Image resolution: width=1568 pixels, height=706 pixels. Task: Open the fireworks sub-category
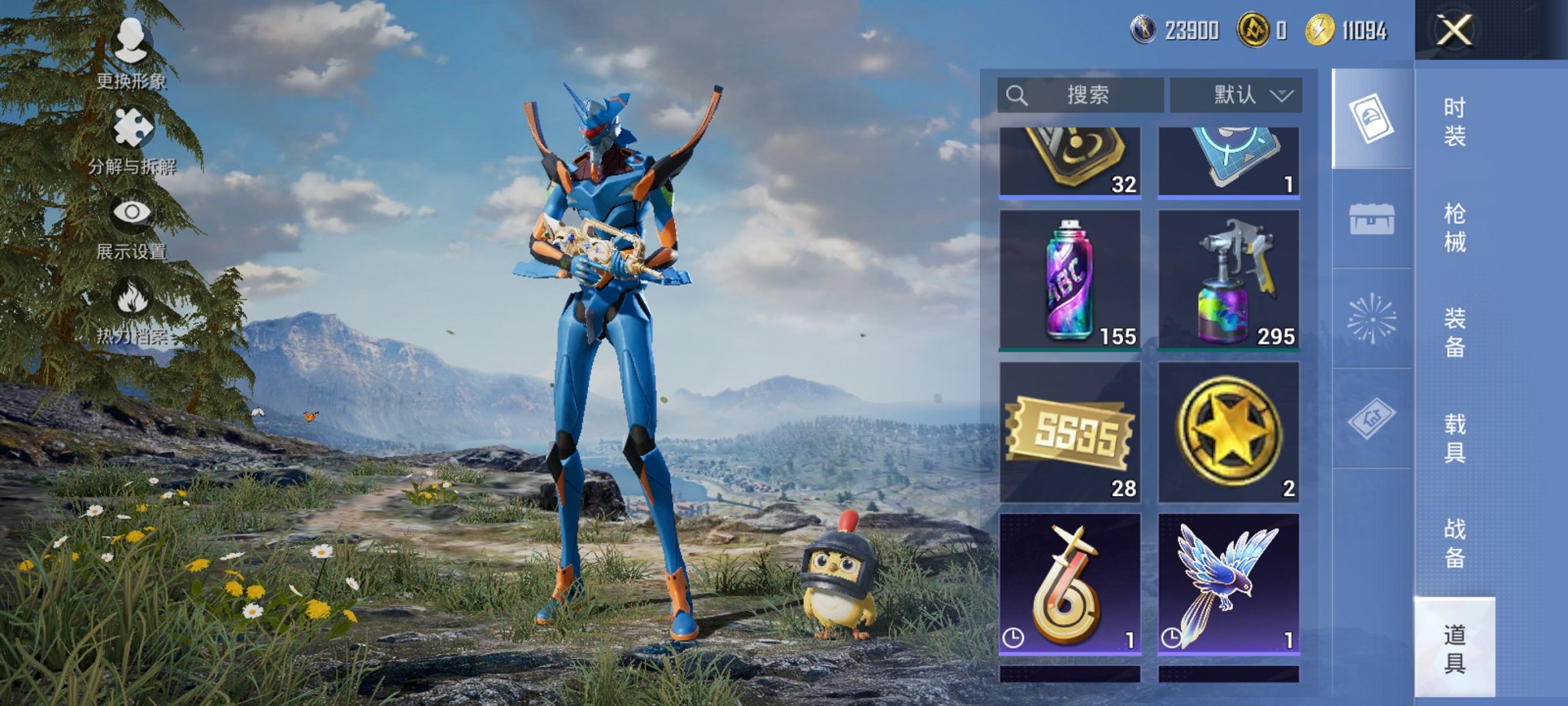tap(1372, 318)
